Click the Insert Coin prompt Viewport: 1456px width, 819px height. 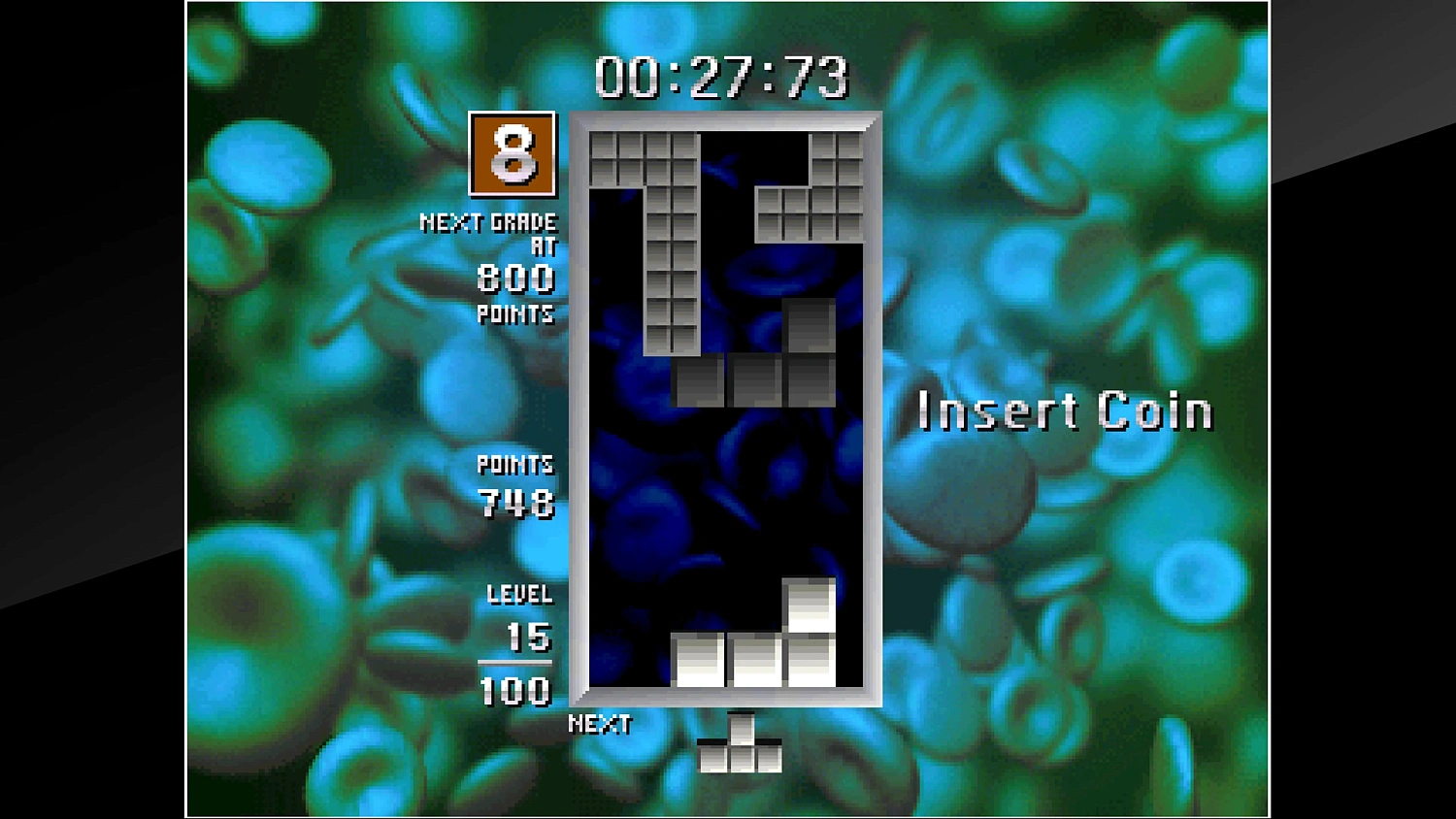tap(1065, 409)
